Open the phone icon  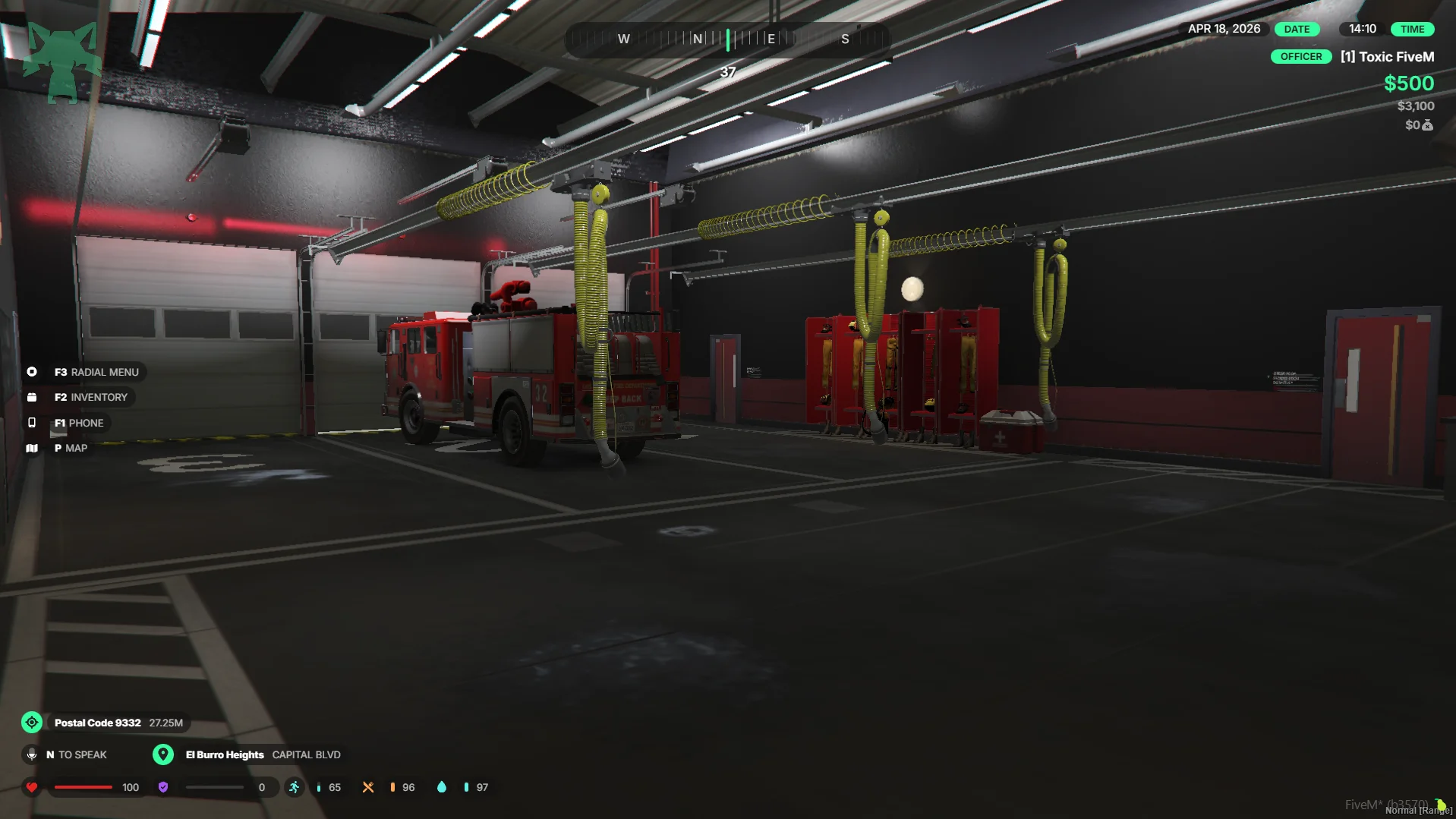(x=32, y=423)
